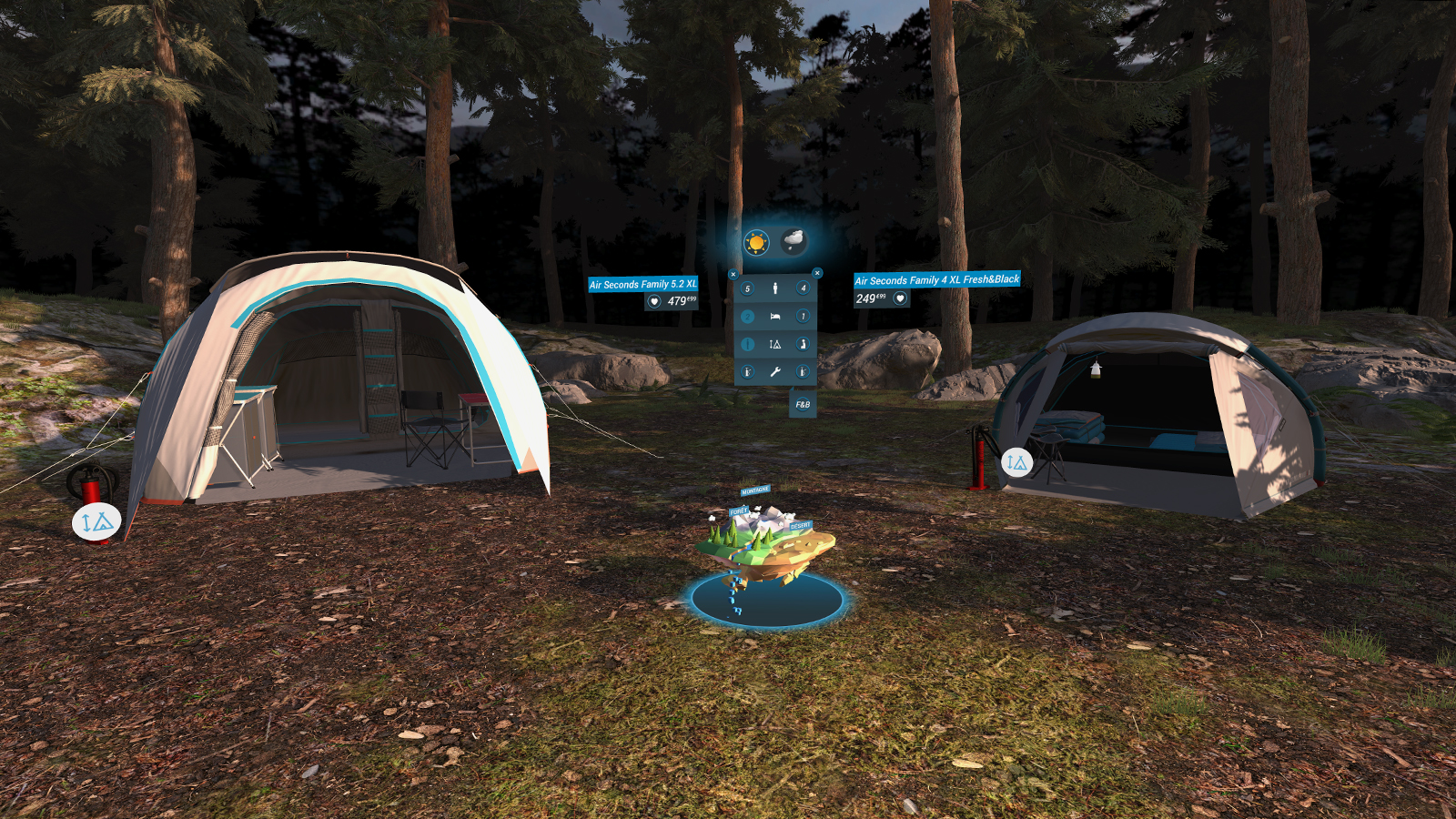Close the comparison panel with the left X
The height and width of the screenshot is (819, 1456).
point(733,274)
